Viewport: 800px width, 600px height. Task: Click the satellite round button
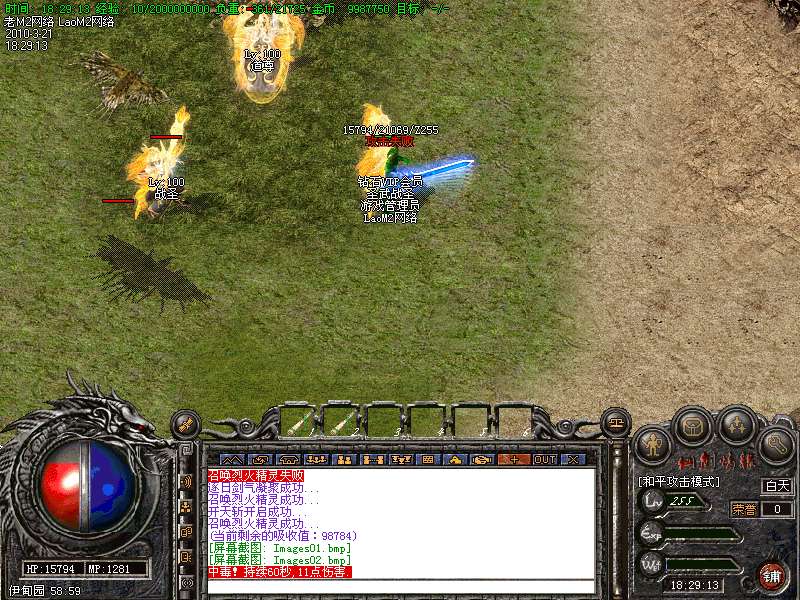pos(186,424)
